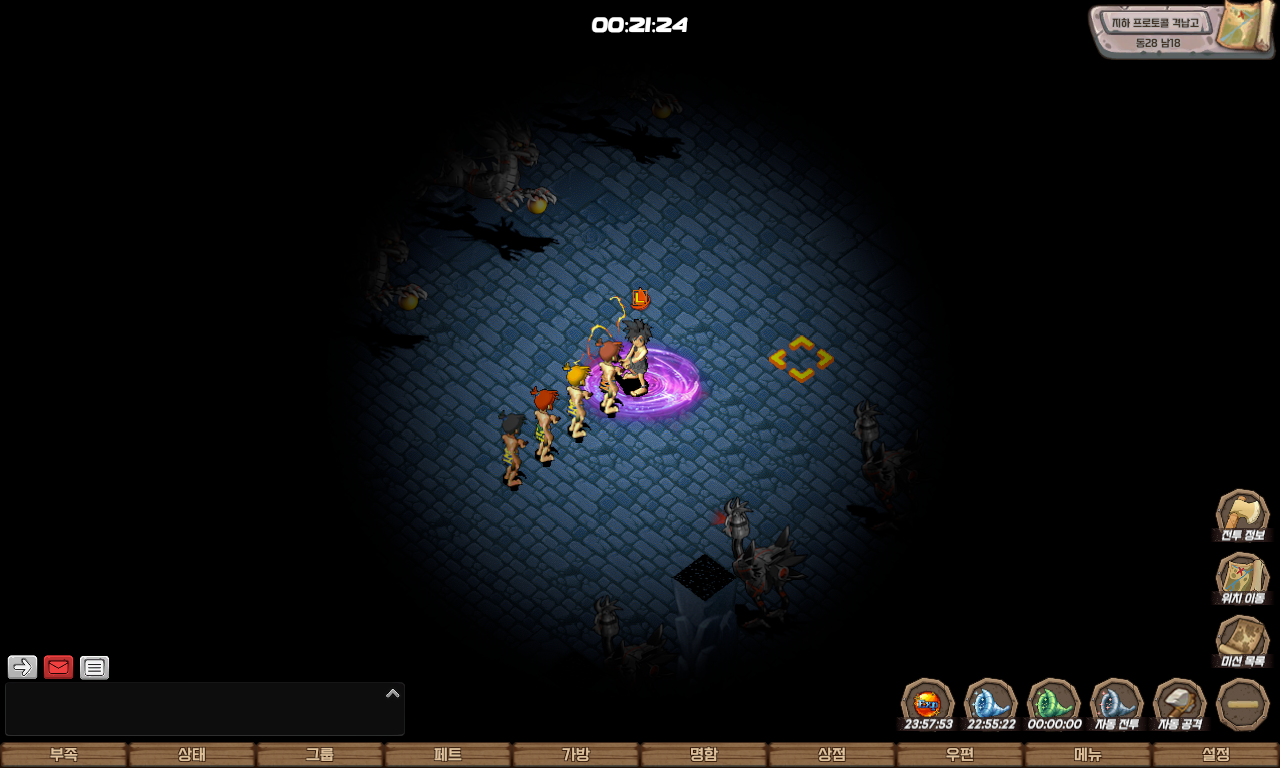
Task: Toggle 자동 전투 auto battle
Action: [1116, 703]
